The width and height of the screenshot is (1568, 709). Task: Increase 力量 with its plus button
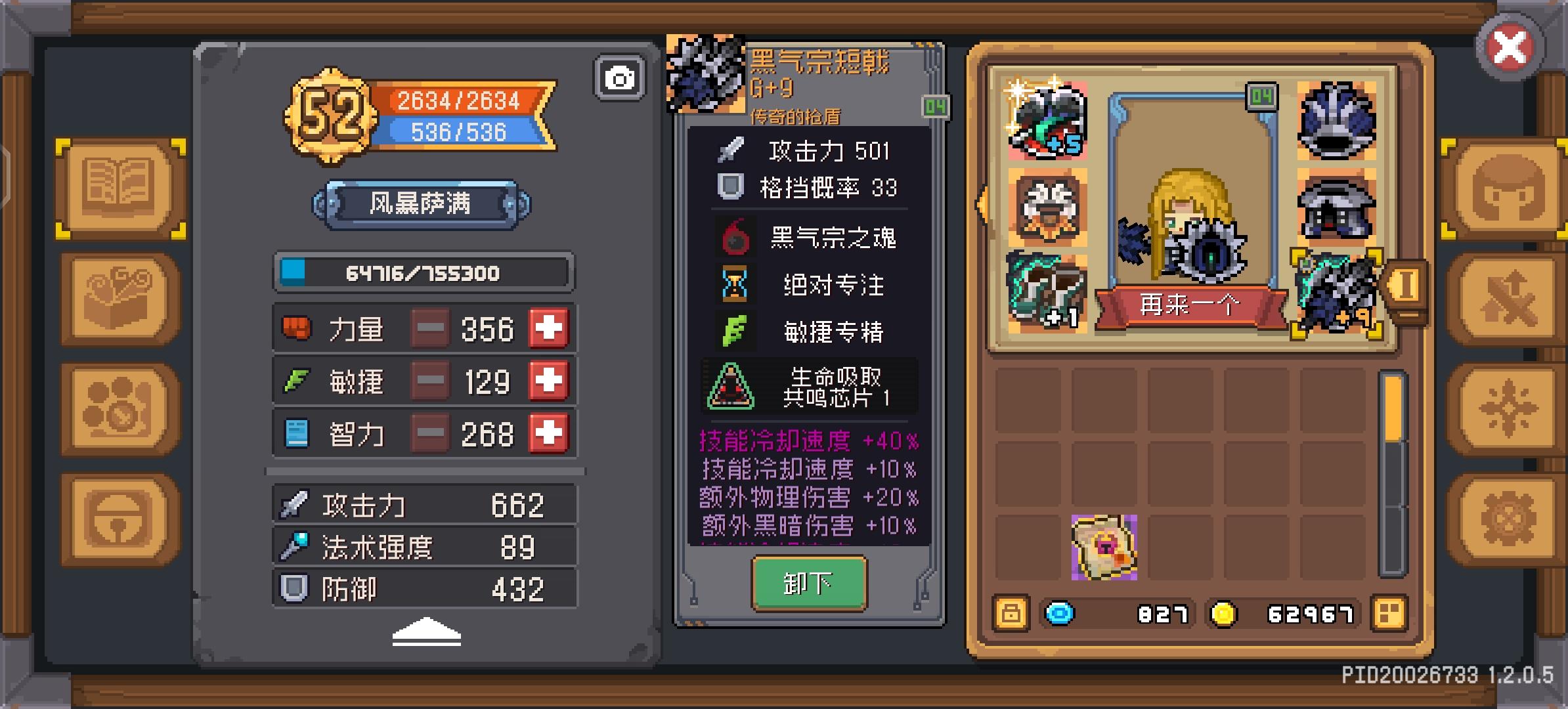click(549, 328)
